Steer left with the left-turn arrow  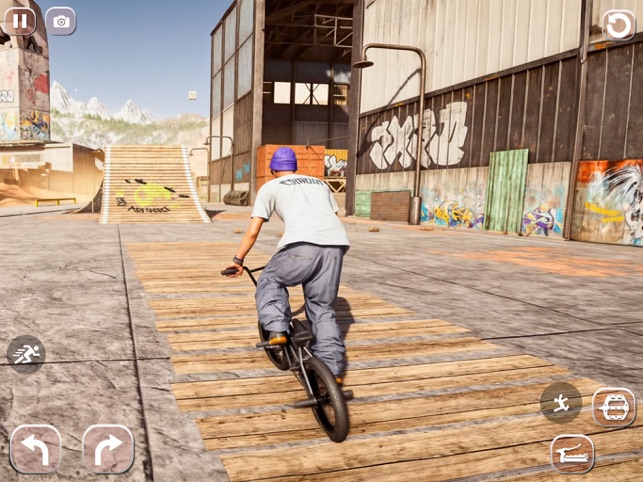tap(35, 448)
